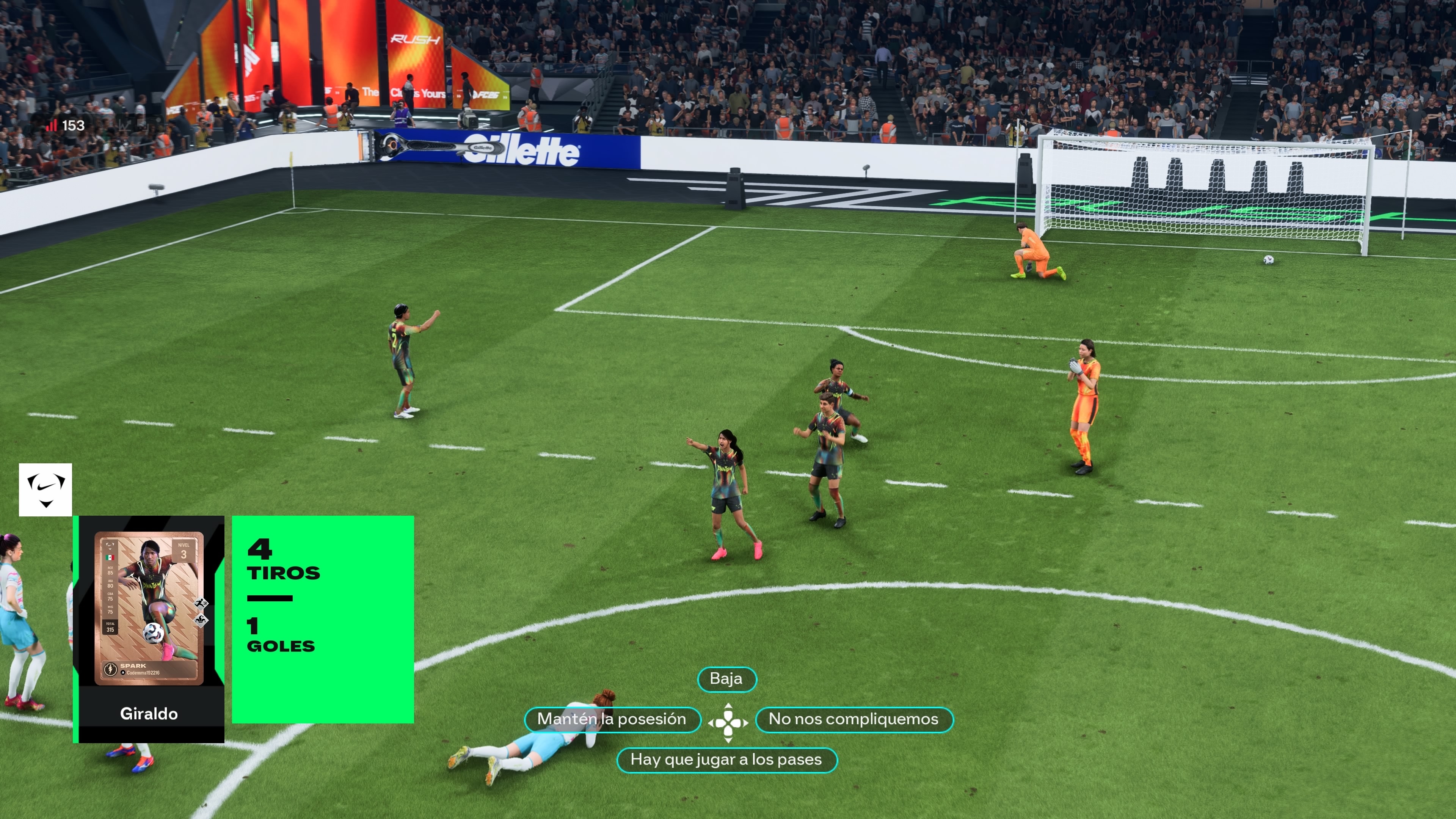Select the "Baja" quick chat option

(726, 679)
